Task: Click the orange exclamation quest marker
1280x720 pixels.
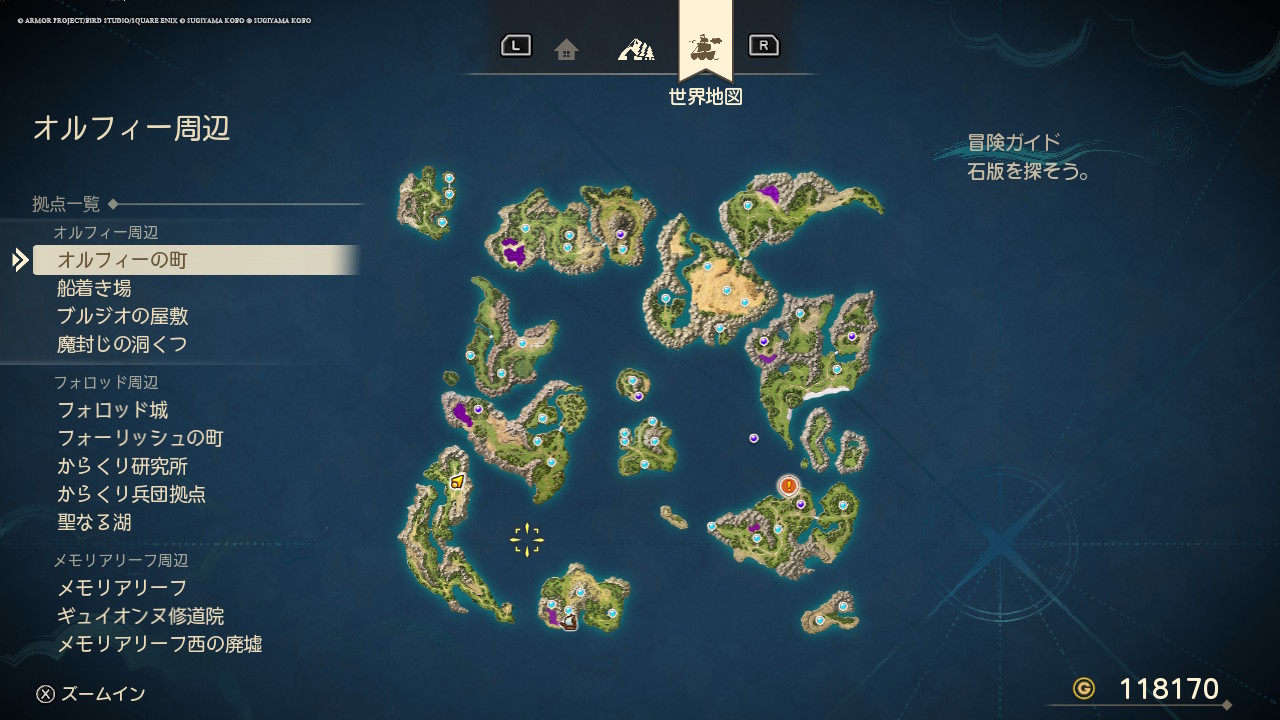Action: point(789,486)
